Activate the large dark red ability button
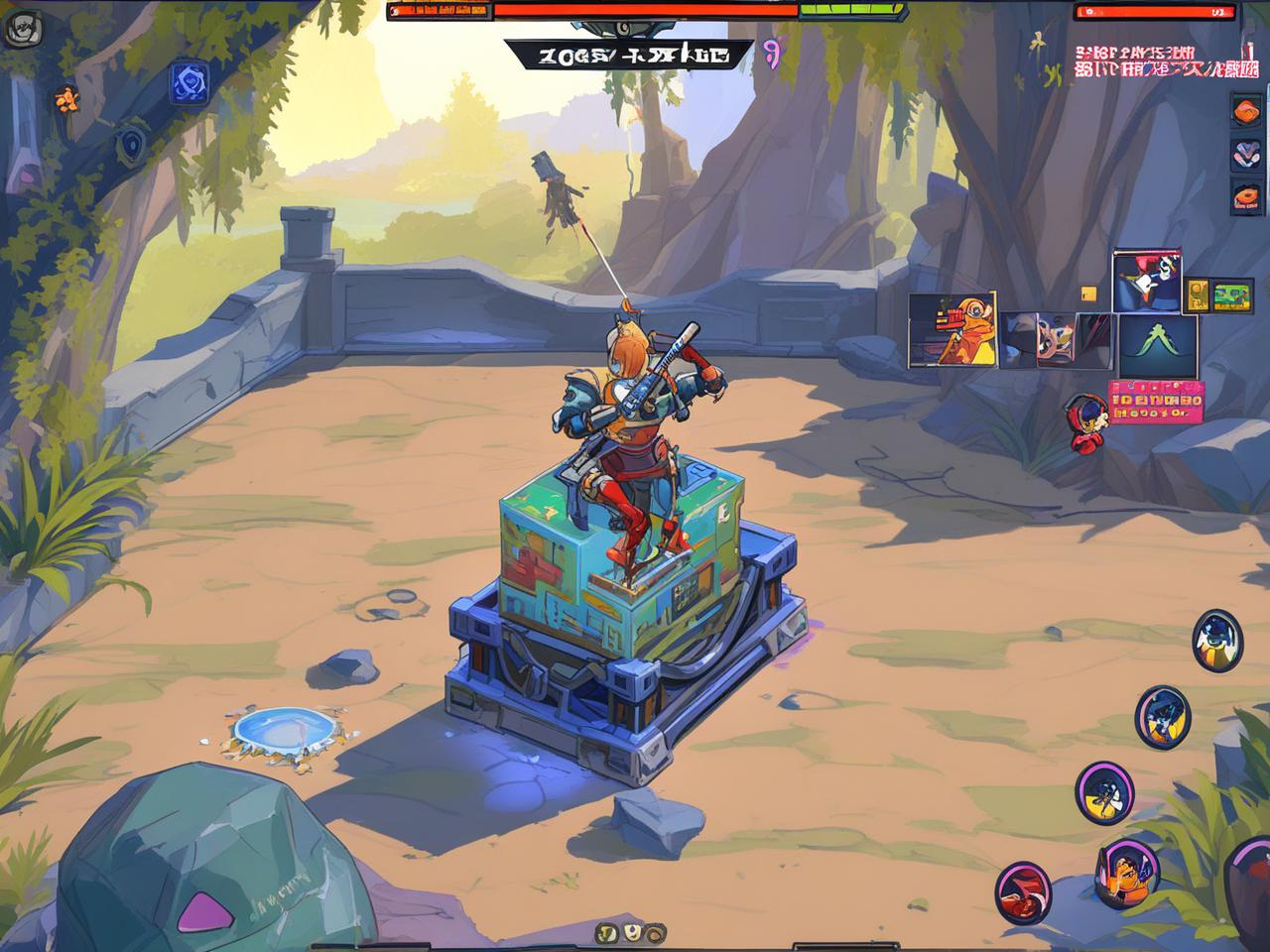The image size is (1270, 952). tap(1250, 881)
